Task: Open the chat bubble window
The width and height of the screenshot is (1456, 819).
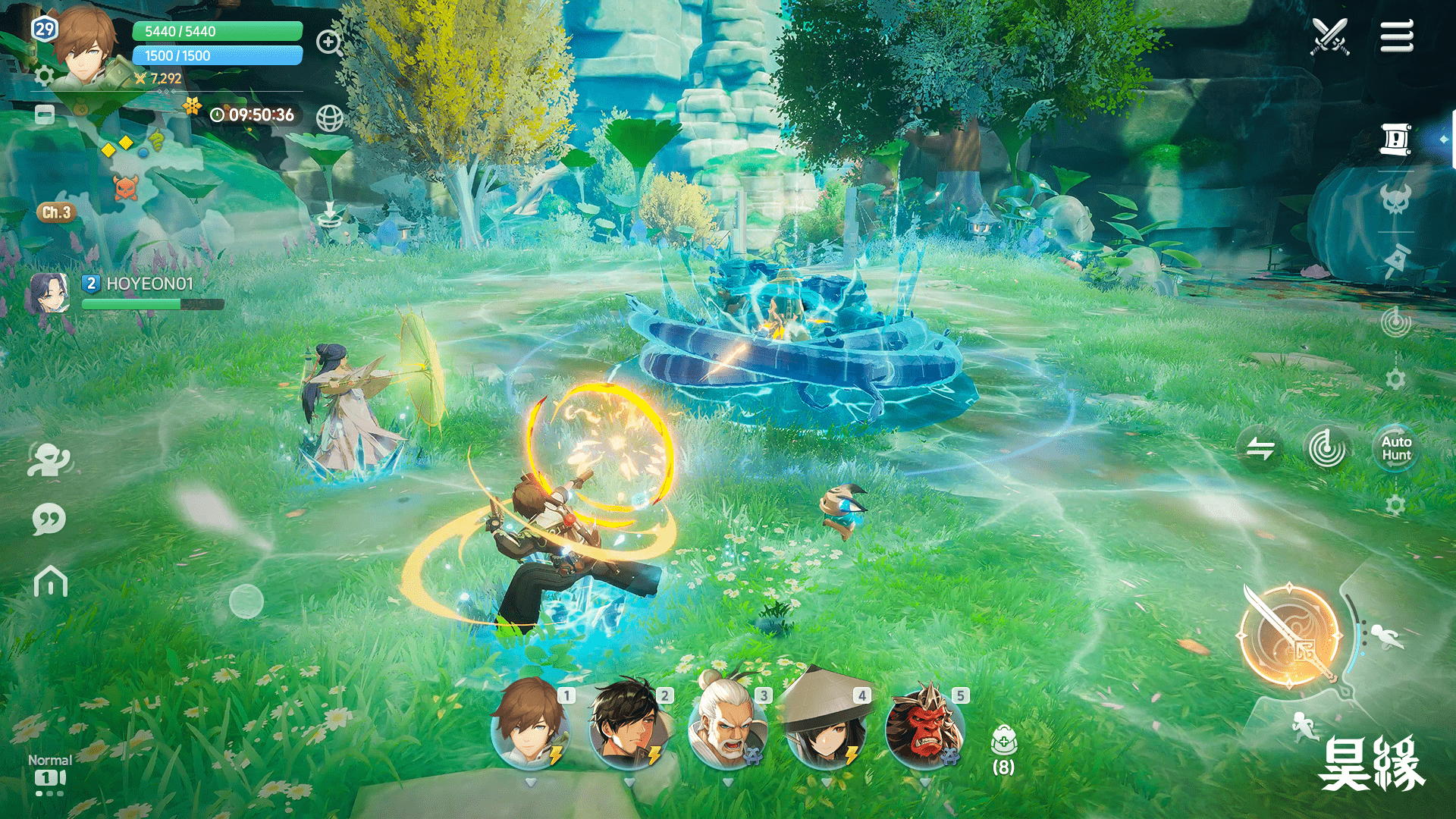Action: point(48,519)
